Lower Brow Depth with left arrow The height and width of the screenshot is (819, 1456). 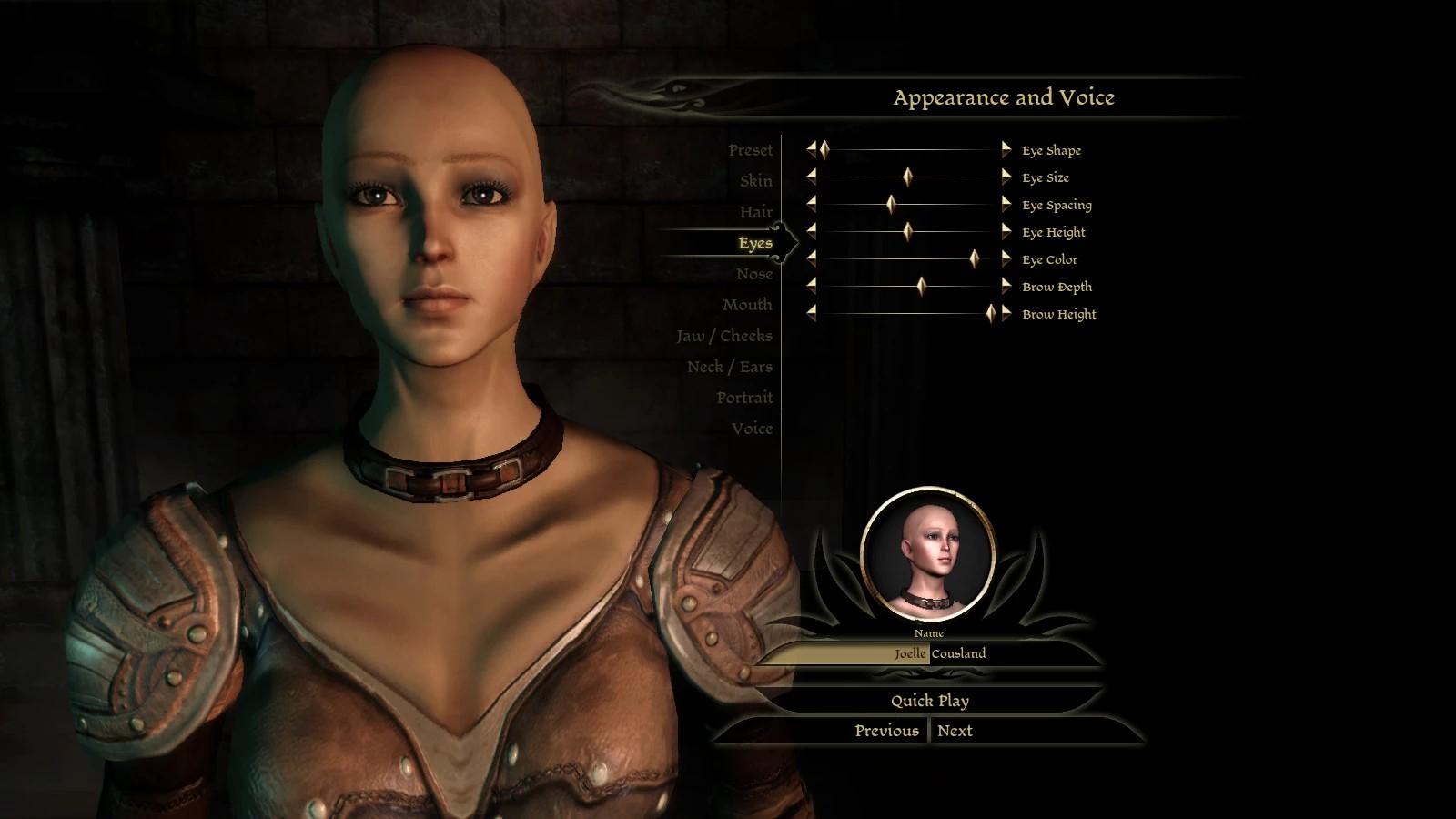[x=812, y=287]
